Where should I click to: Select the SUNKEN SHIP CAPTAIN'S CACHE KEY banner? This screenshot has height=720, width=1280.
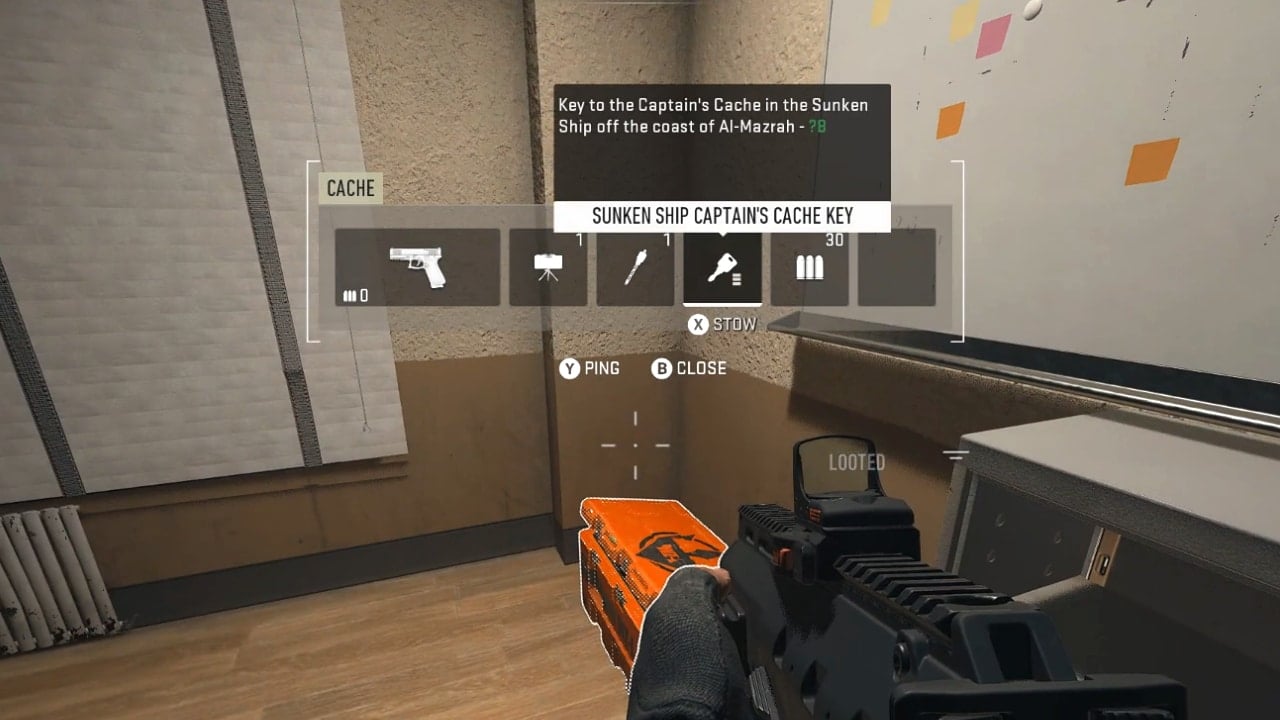tap(722, 215)
